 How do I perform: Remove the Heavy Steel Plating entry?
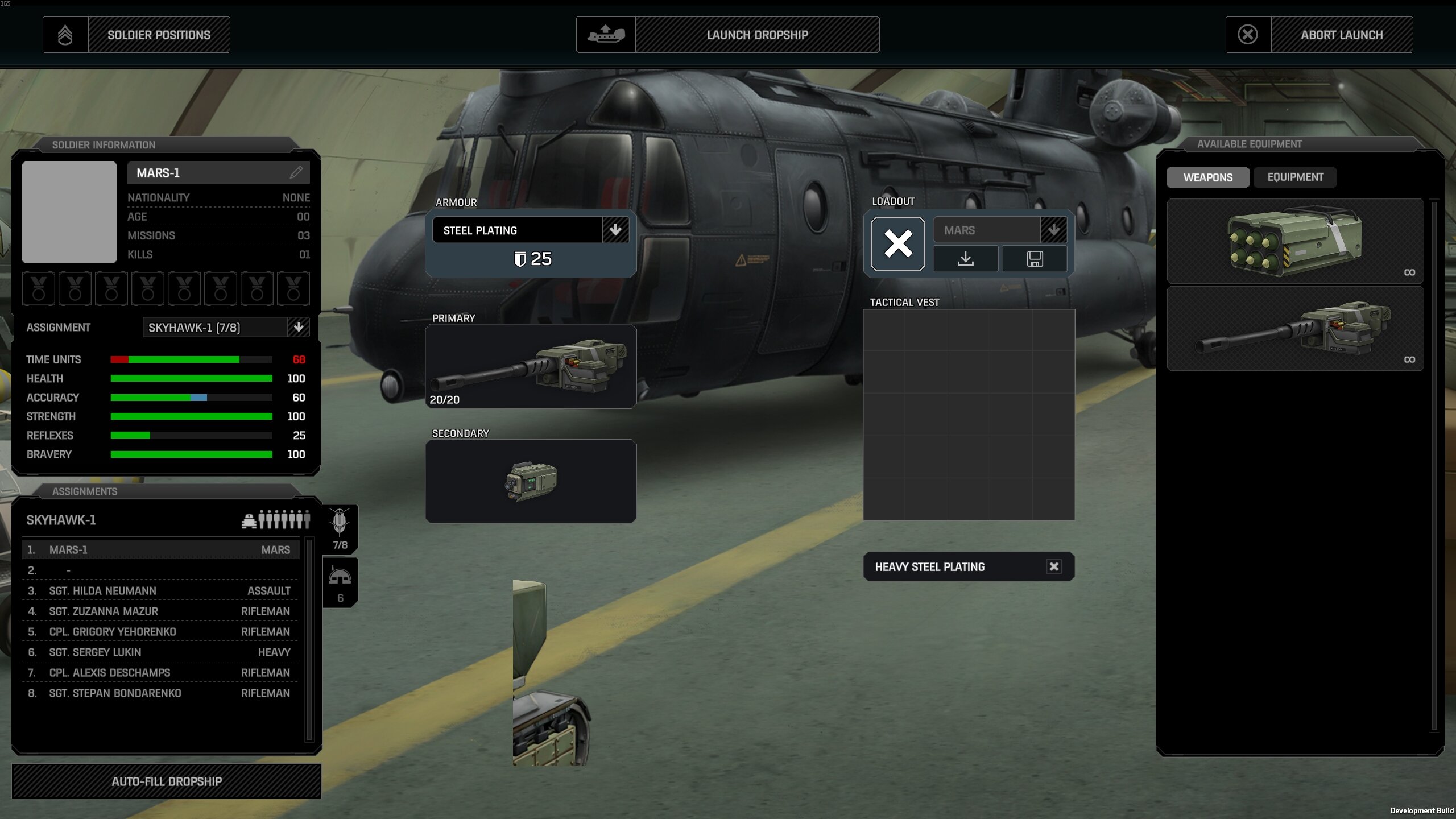(x=1053, y=566)
